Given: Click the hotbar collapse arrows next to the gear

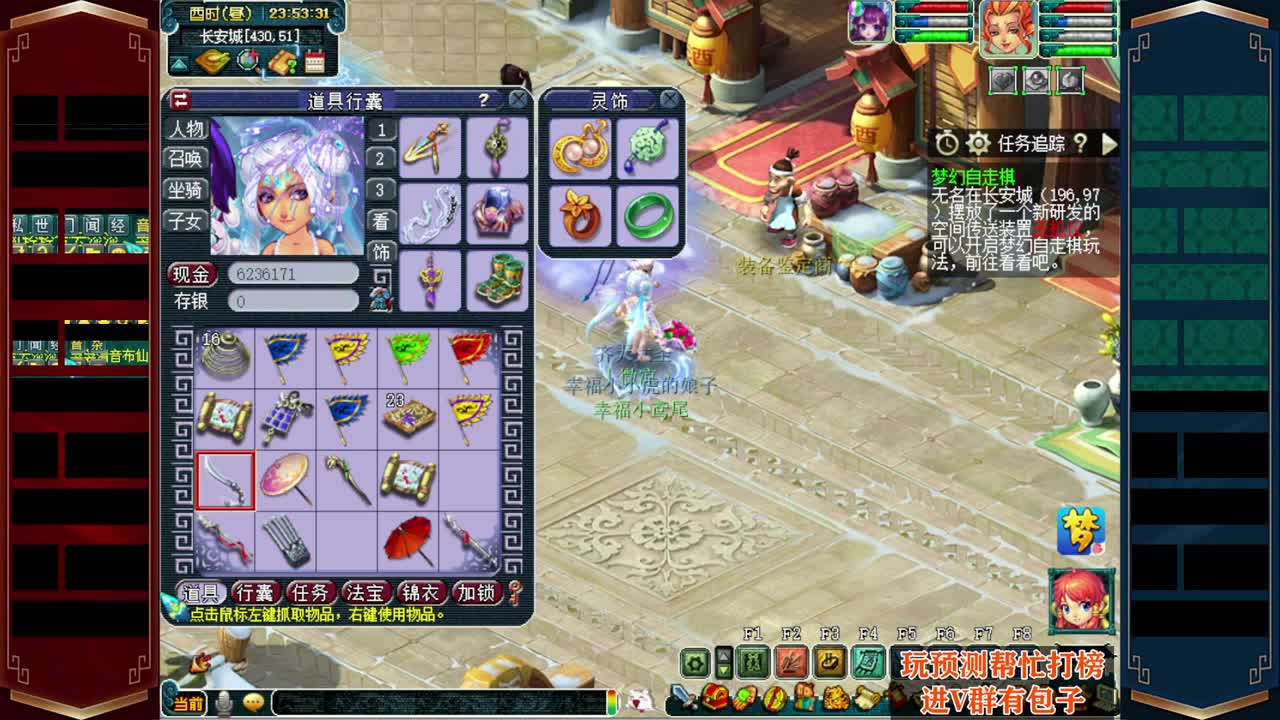Looking at the screenshot, I should (x=722, y=662).
